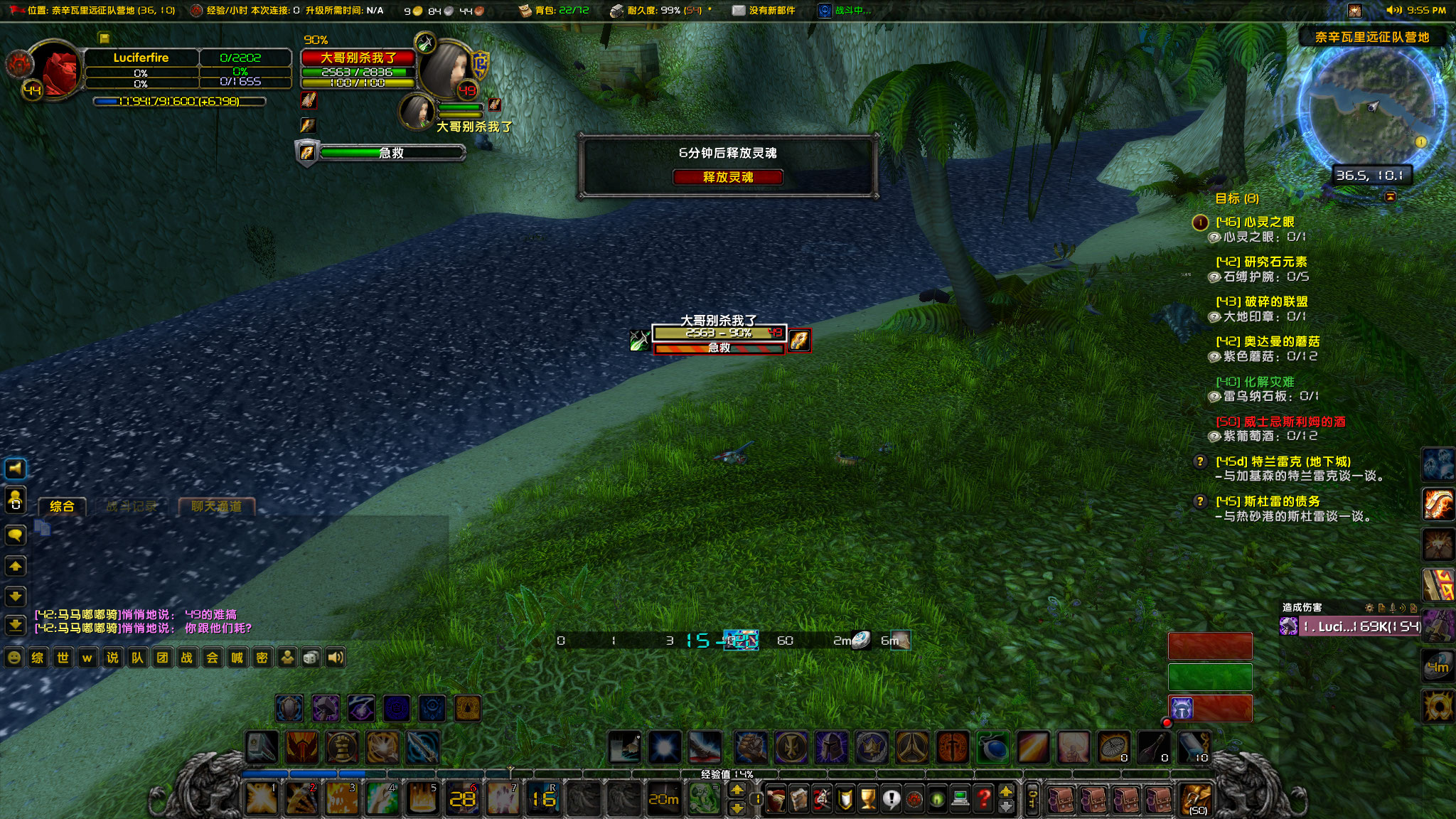The height and width of the screenshot is (819, 1456).
Task: Click the smiley emote icon on chat bar
Action: pos(15,658)
